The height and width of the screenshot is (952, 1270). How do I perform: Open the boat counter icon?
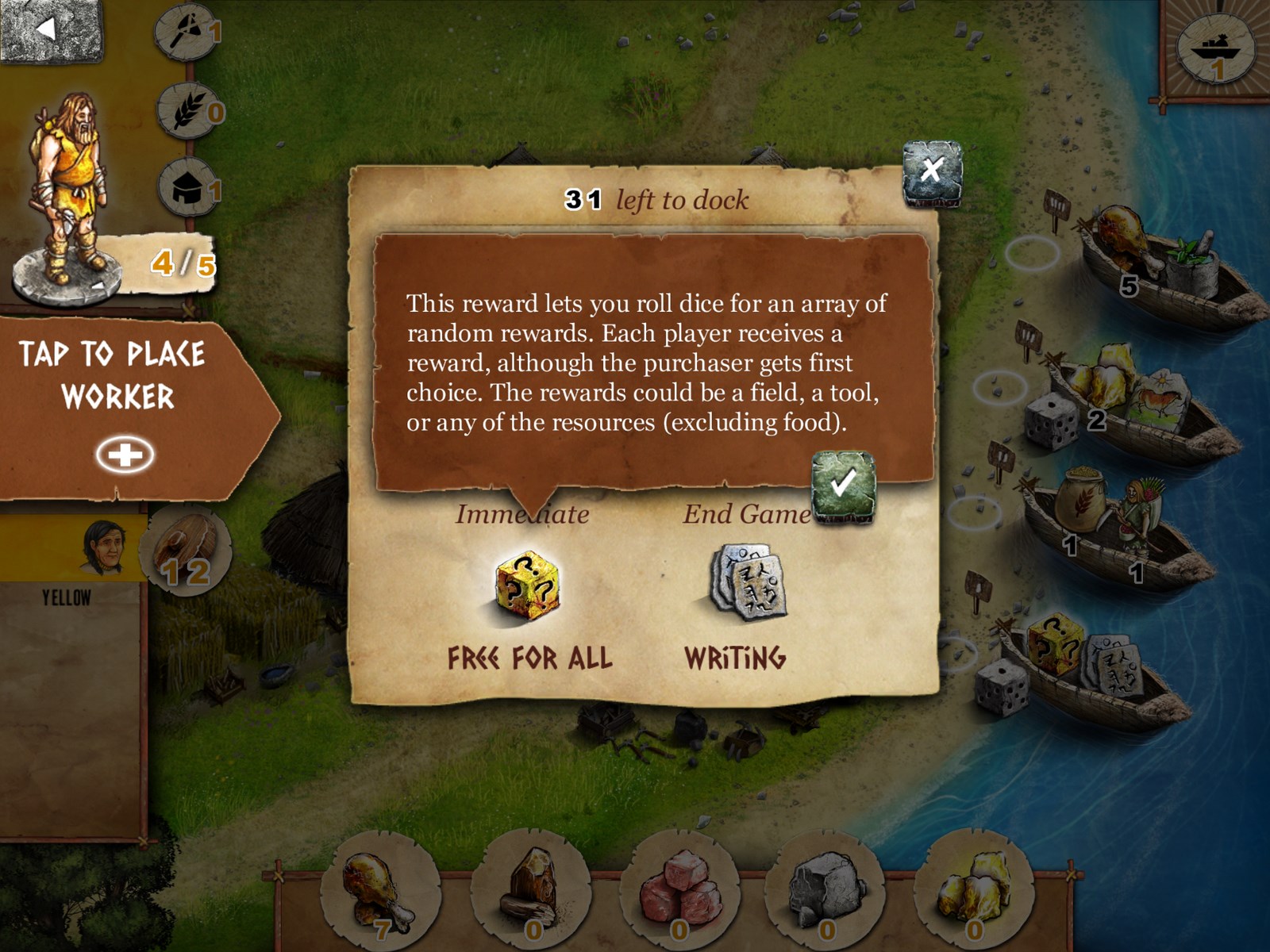(x=1216, y=49)
